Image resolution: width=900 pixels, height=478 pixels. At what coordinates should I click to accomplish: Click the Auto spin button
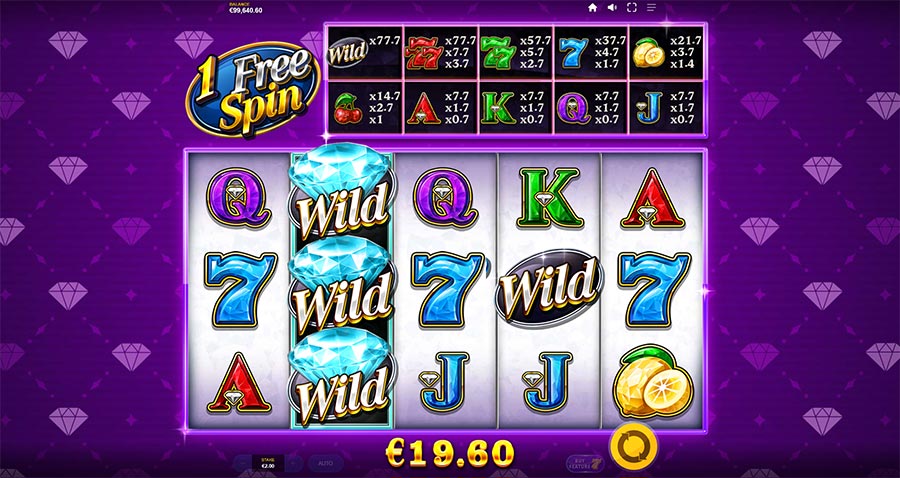click(x=325, y=464)
